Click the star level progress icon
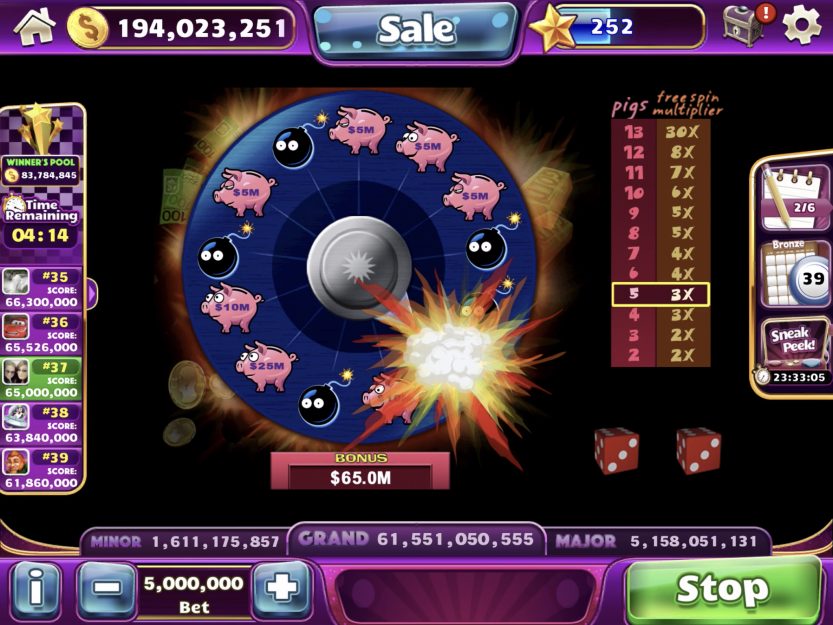Viewport: 833px width, 625px height. pos(552,28)
